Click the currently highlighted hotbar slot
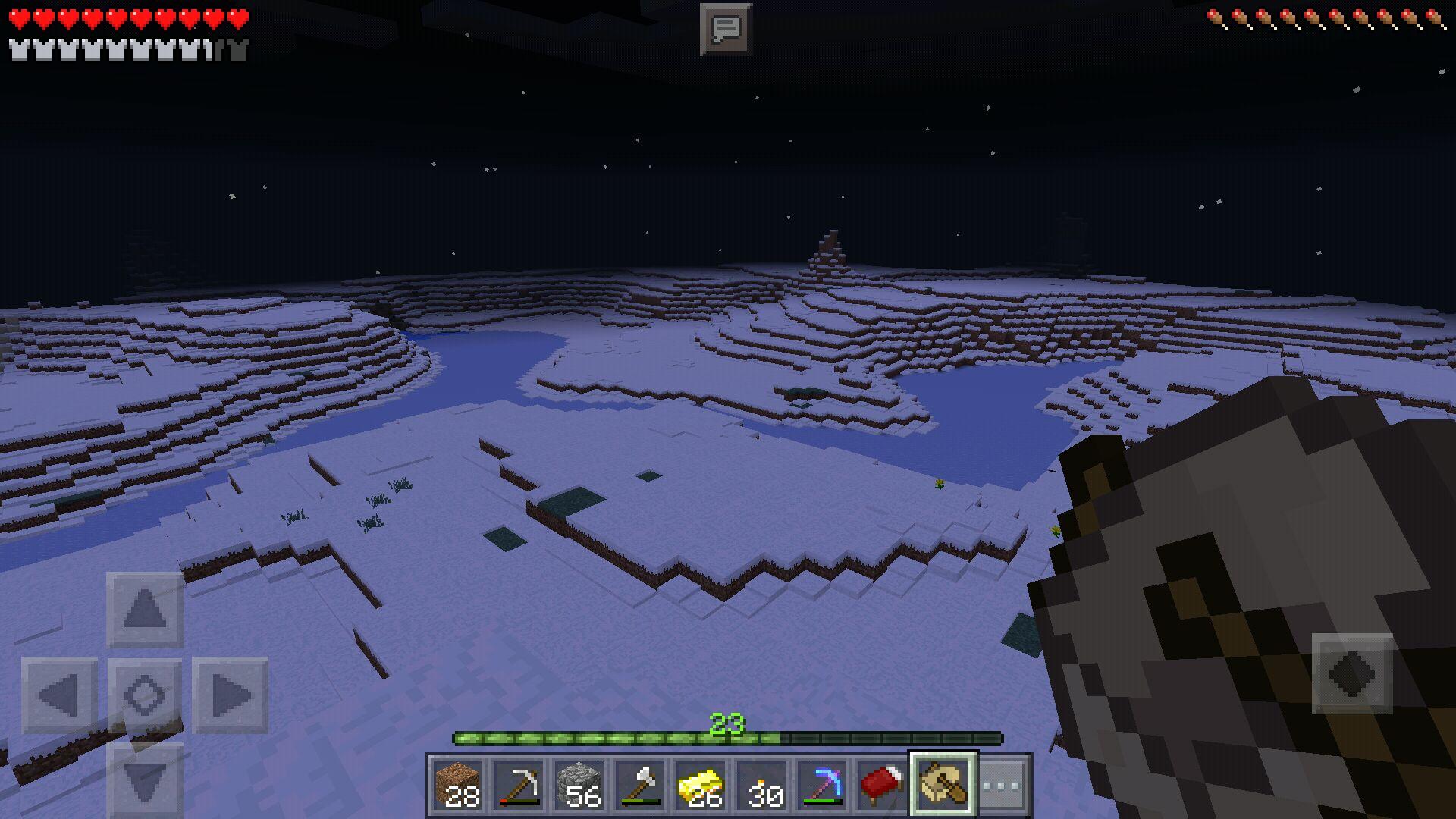The height and width of the screenshot is (819, 1456). pos(943,785)
